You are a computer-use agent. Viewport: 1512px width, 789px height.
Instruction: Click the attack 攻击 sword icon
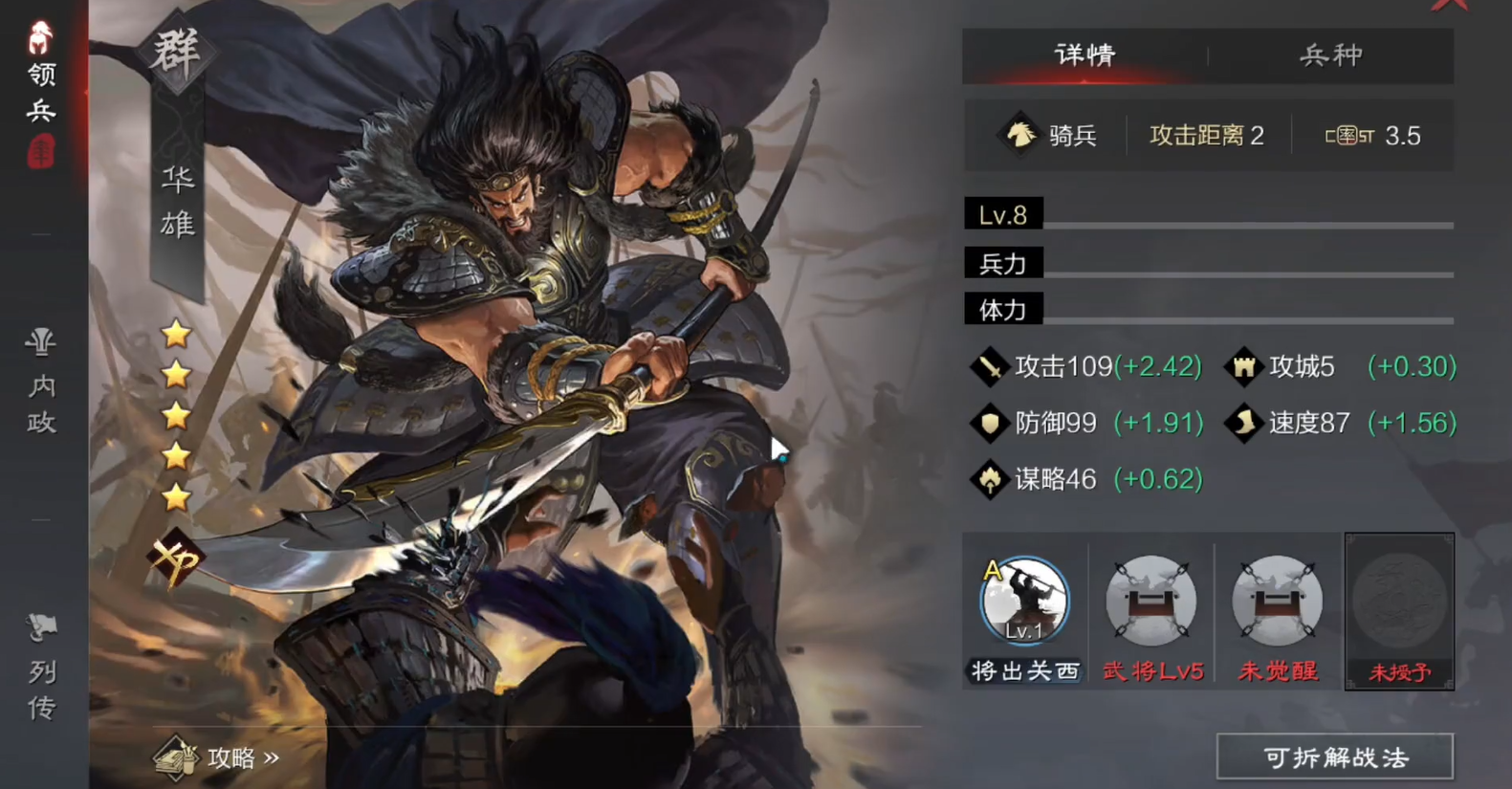[x=990, y=366]
